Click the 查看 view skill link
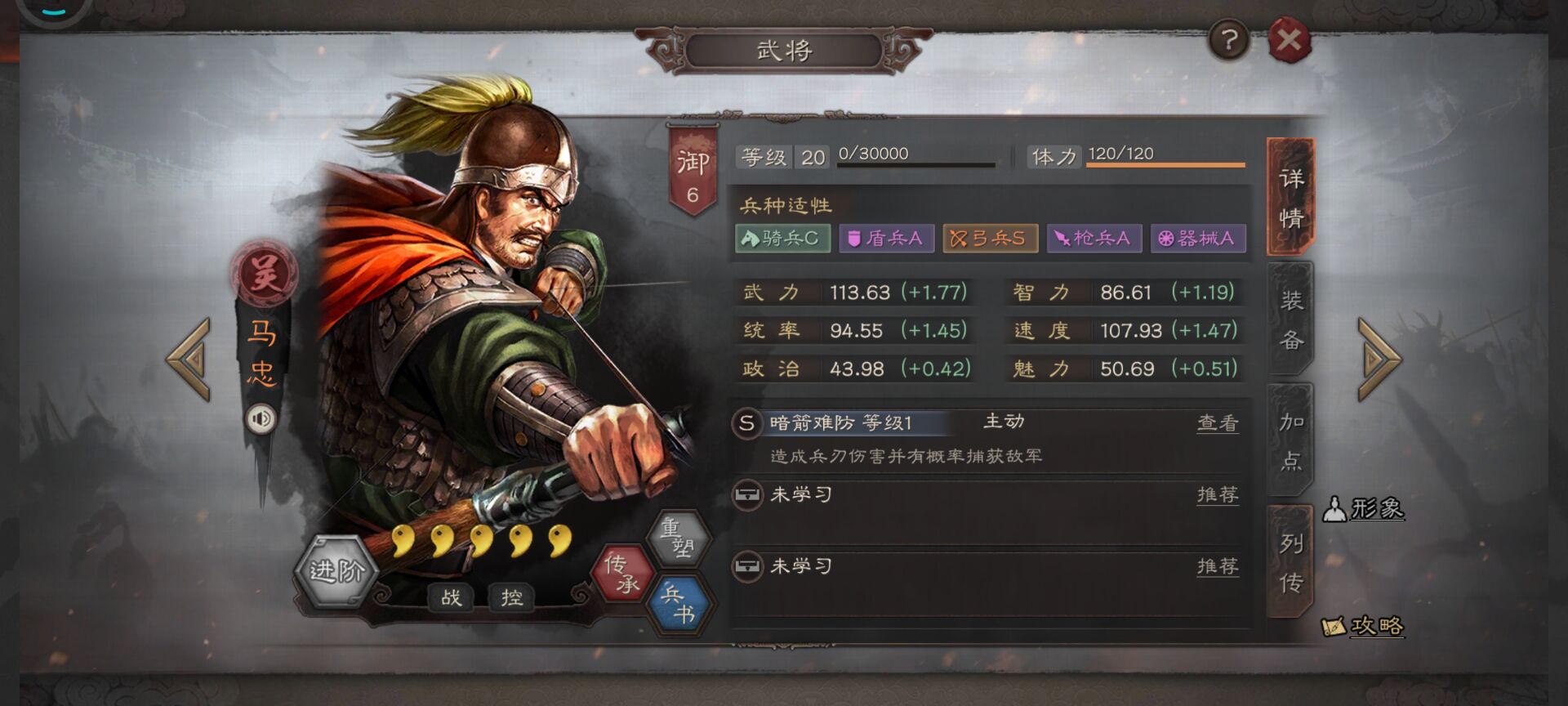 coord(1218,421)
